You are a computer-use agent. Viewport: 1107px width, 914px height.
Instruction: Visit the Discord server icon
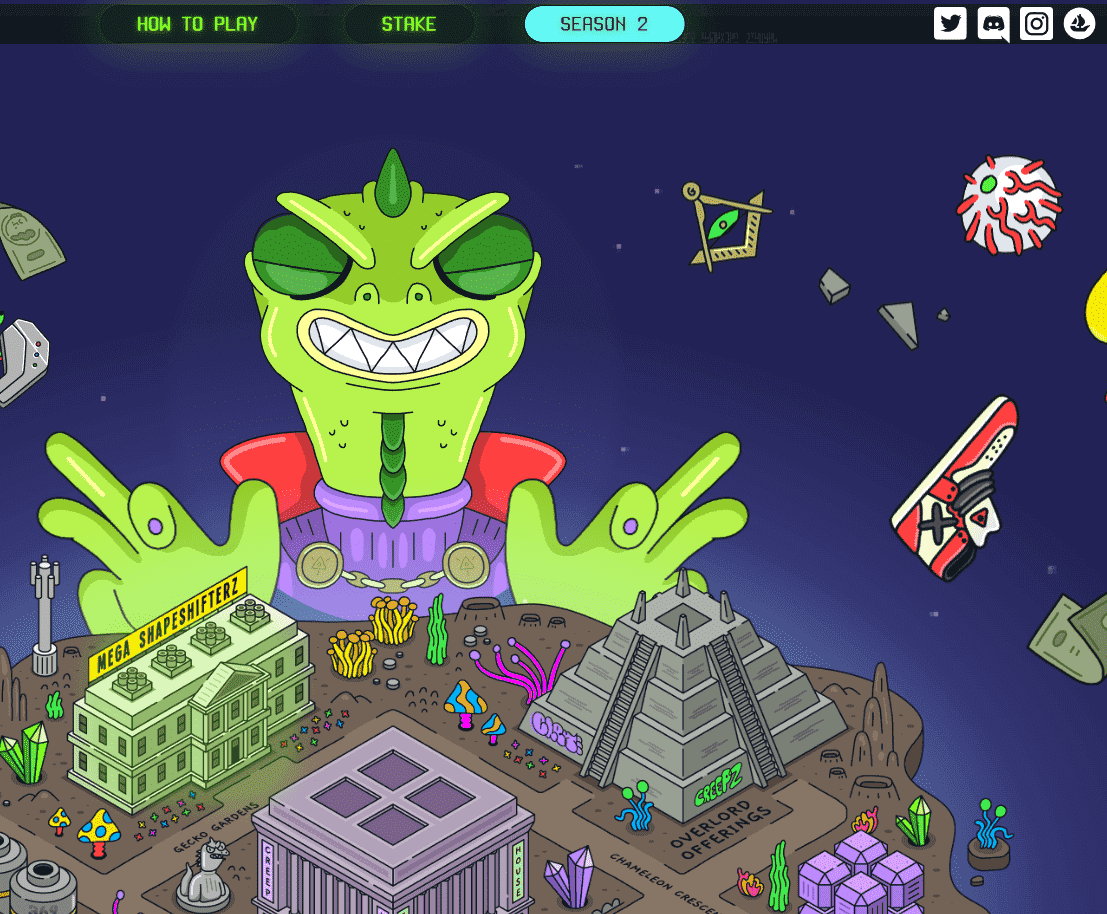click(x=993, y=23)
